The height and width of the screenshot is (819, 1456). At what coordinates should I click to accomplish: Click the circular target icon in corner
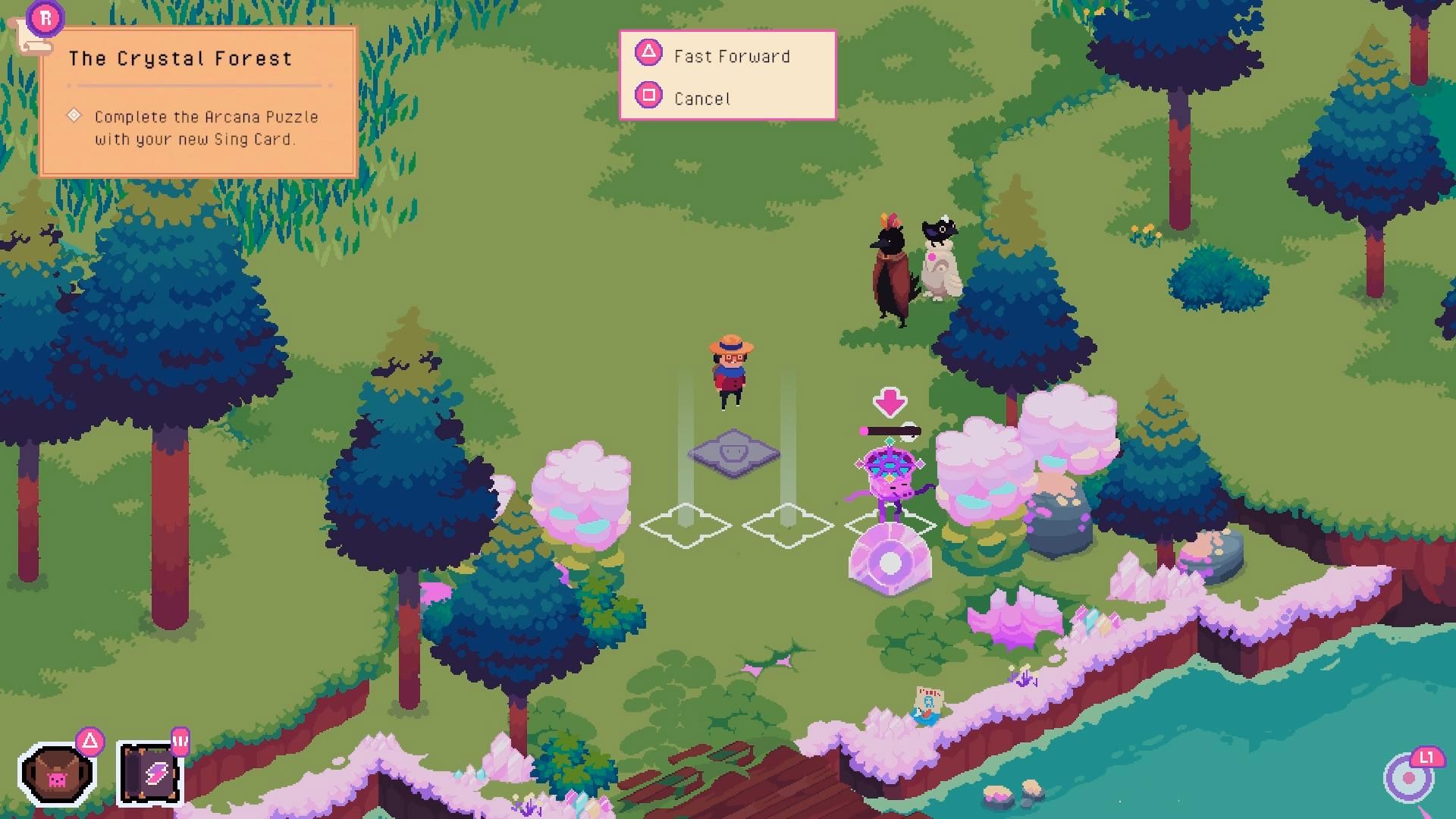(x=1409, y=778)
